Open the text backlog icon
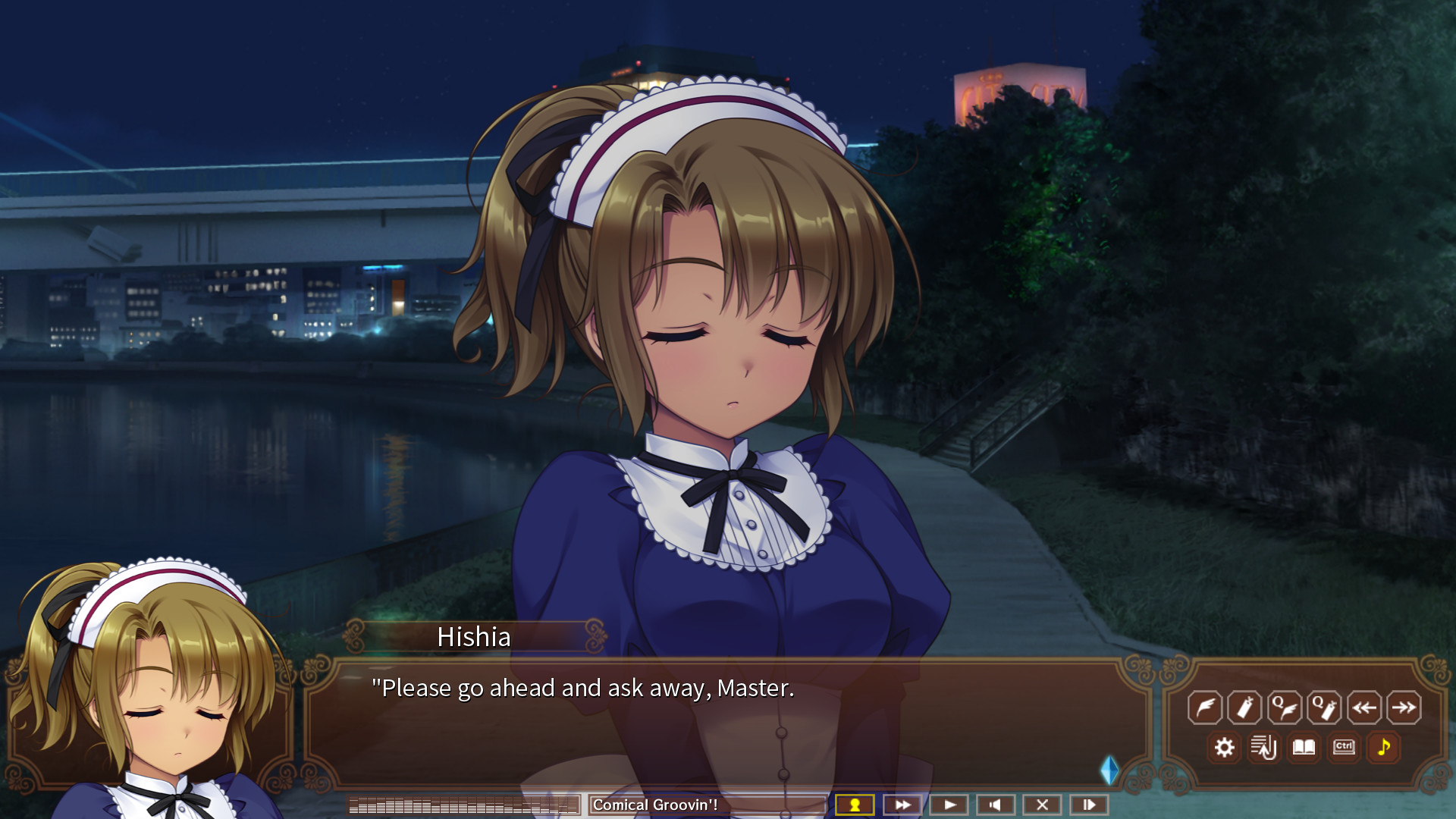The width and height of the screenshot is (1456, 819). tap(1264, 748)
